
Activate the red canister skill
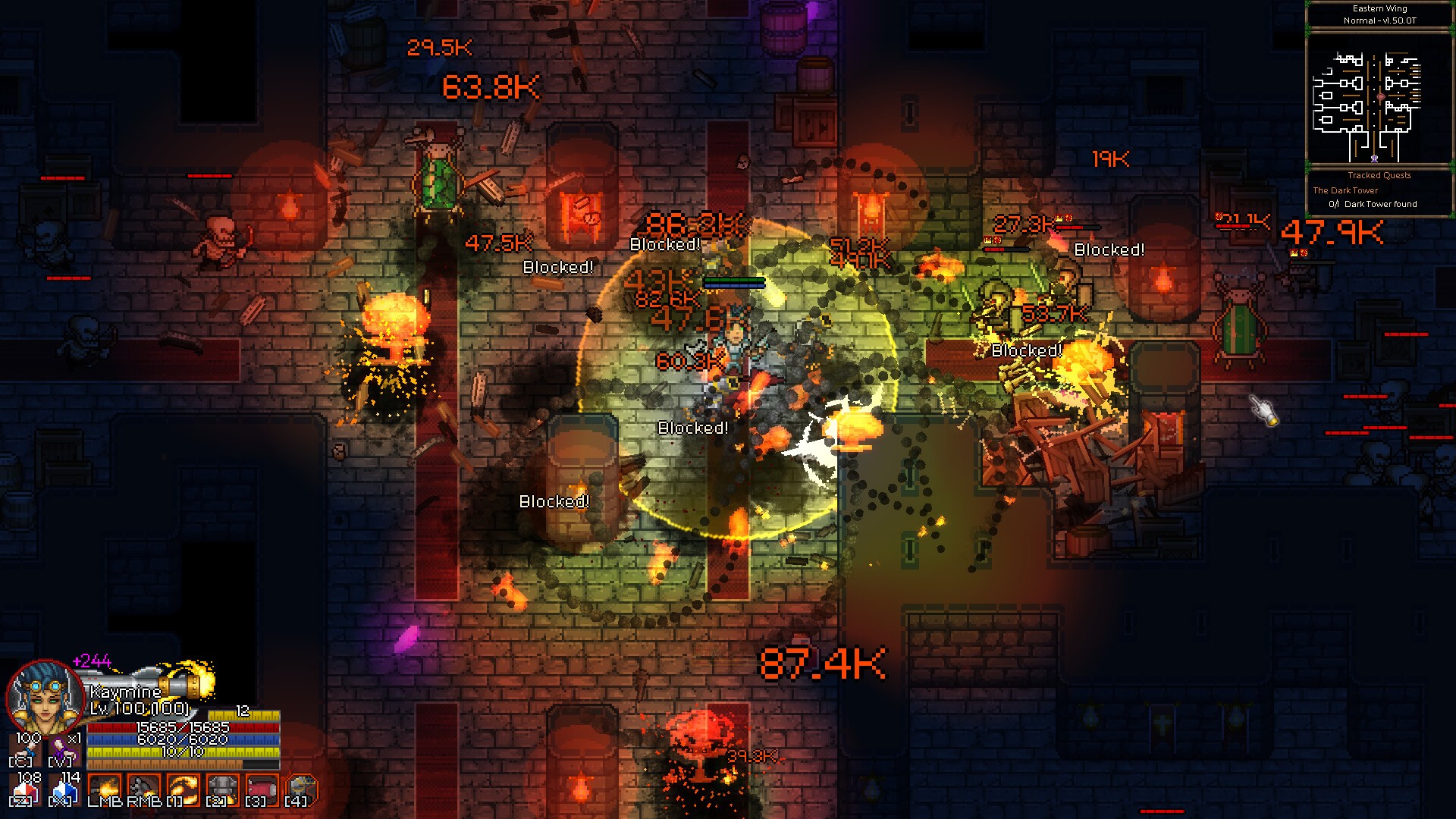point(262,789)
